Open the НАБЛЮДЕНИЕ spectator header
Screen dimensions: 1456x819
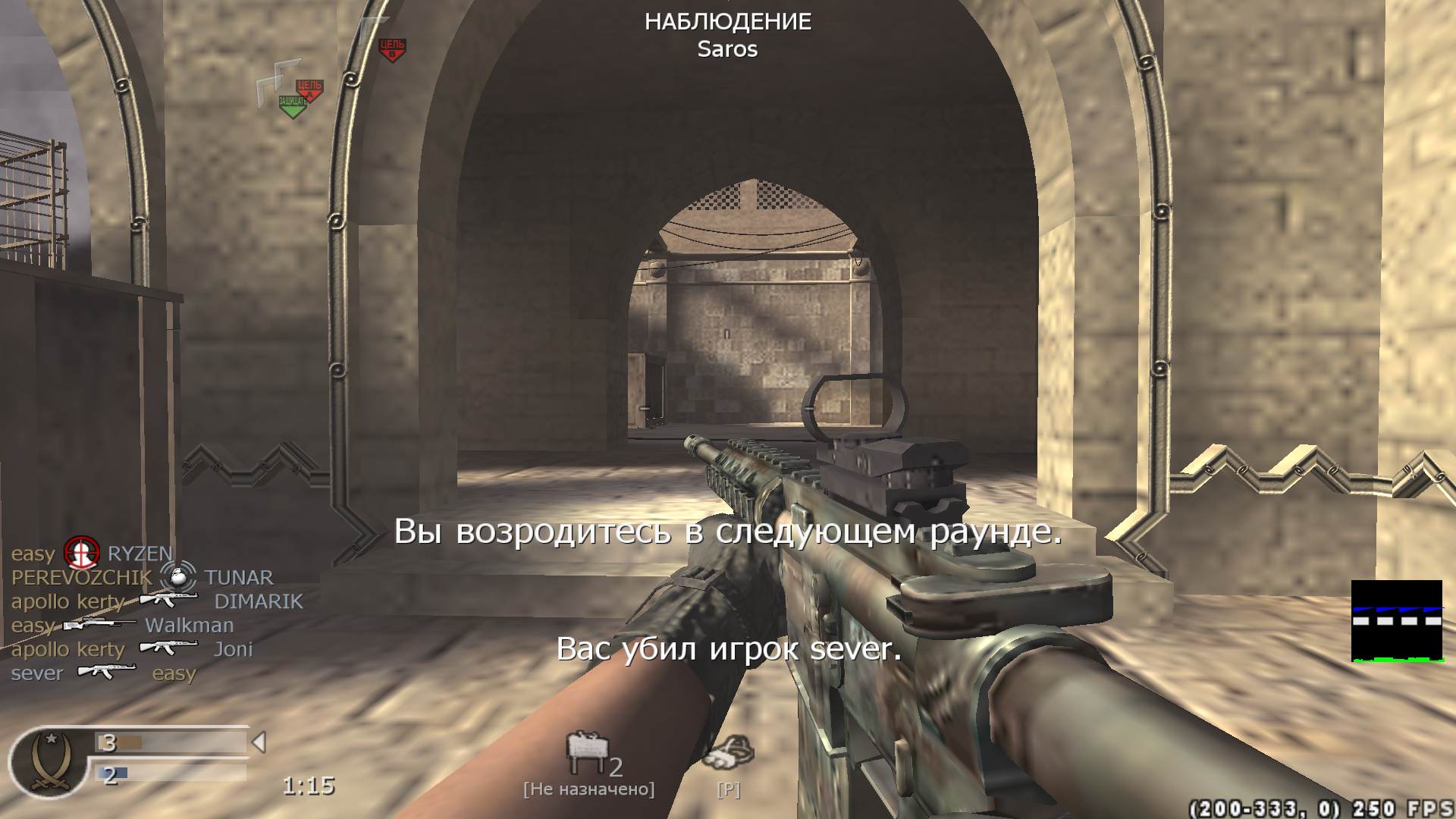(x=727, y=22)
